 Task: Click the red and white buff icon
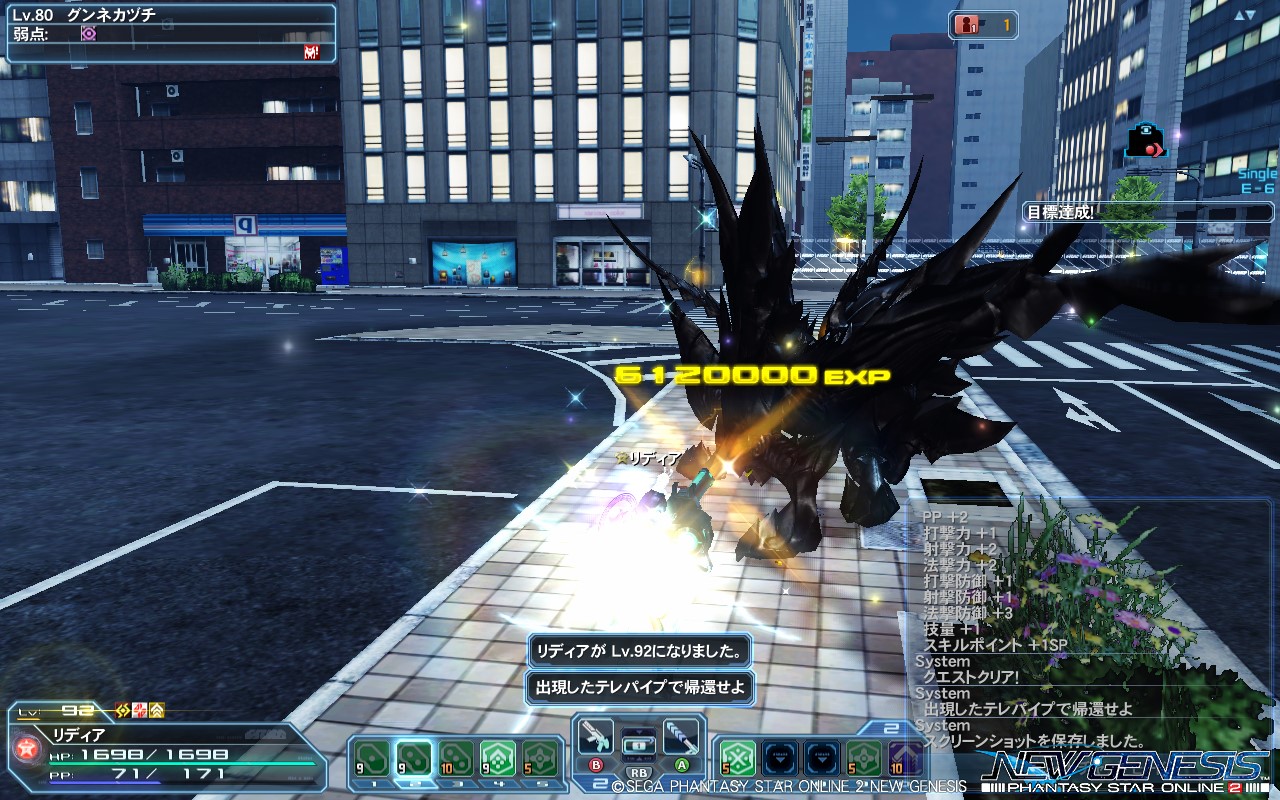pyautogui.click(x=140, y=711)
